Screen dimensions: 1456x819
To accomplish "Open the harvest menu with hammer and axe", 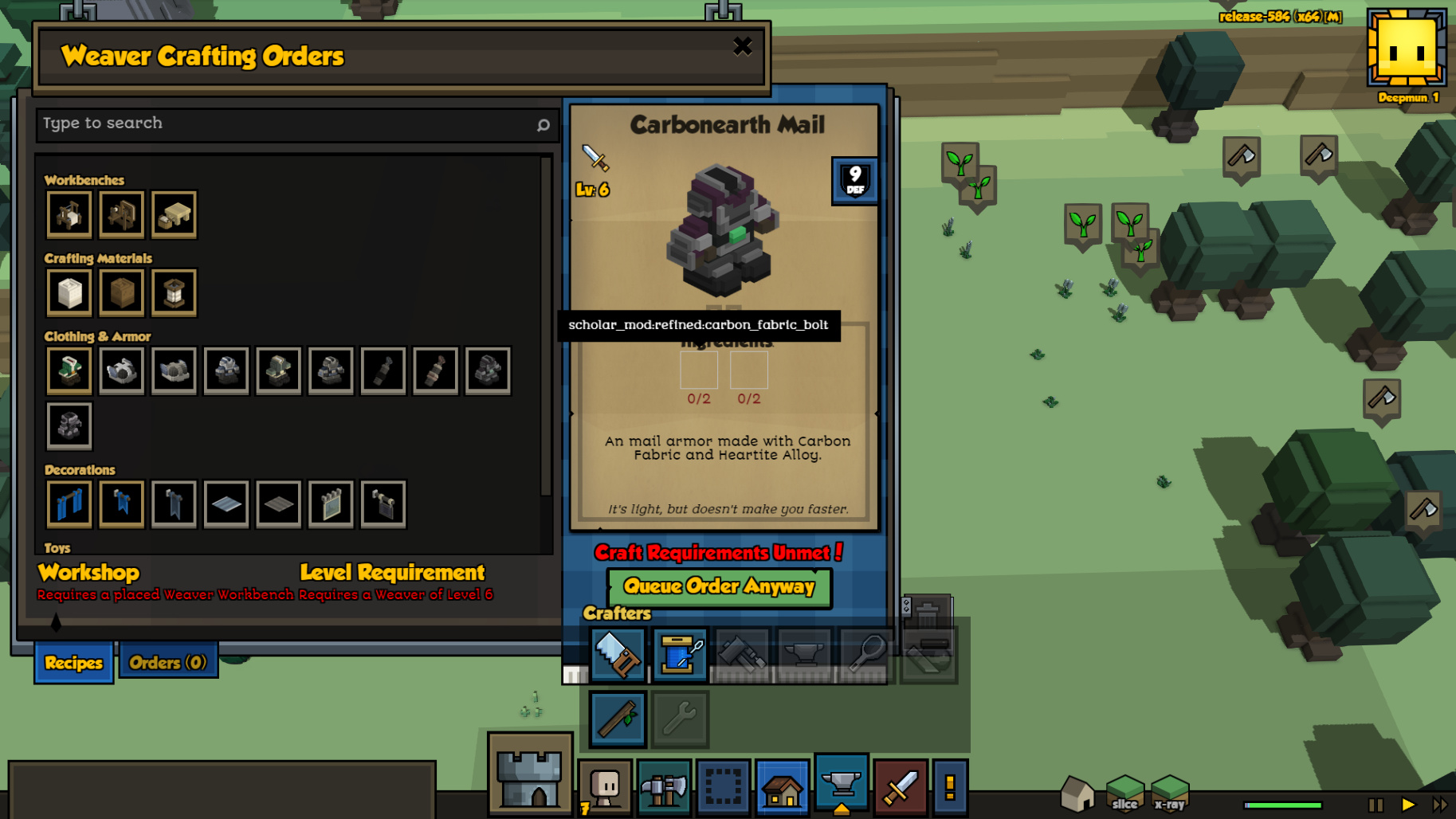I will pyautogui.click(x=664, y=788).
